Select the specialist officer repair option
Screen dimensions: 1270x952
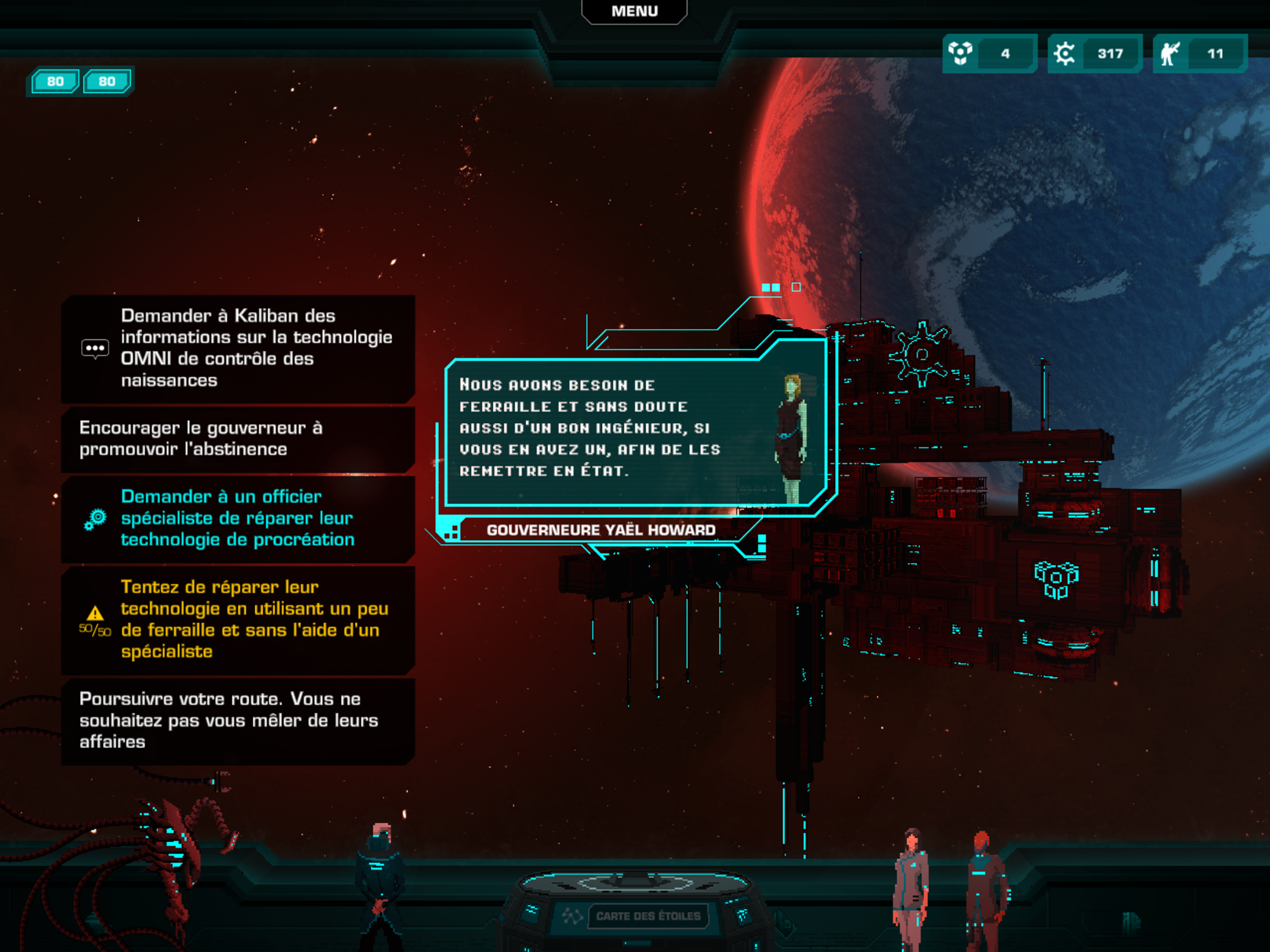point(238,518)
